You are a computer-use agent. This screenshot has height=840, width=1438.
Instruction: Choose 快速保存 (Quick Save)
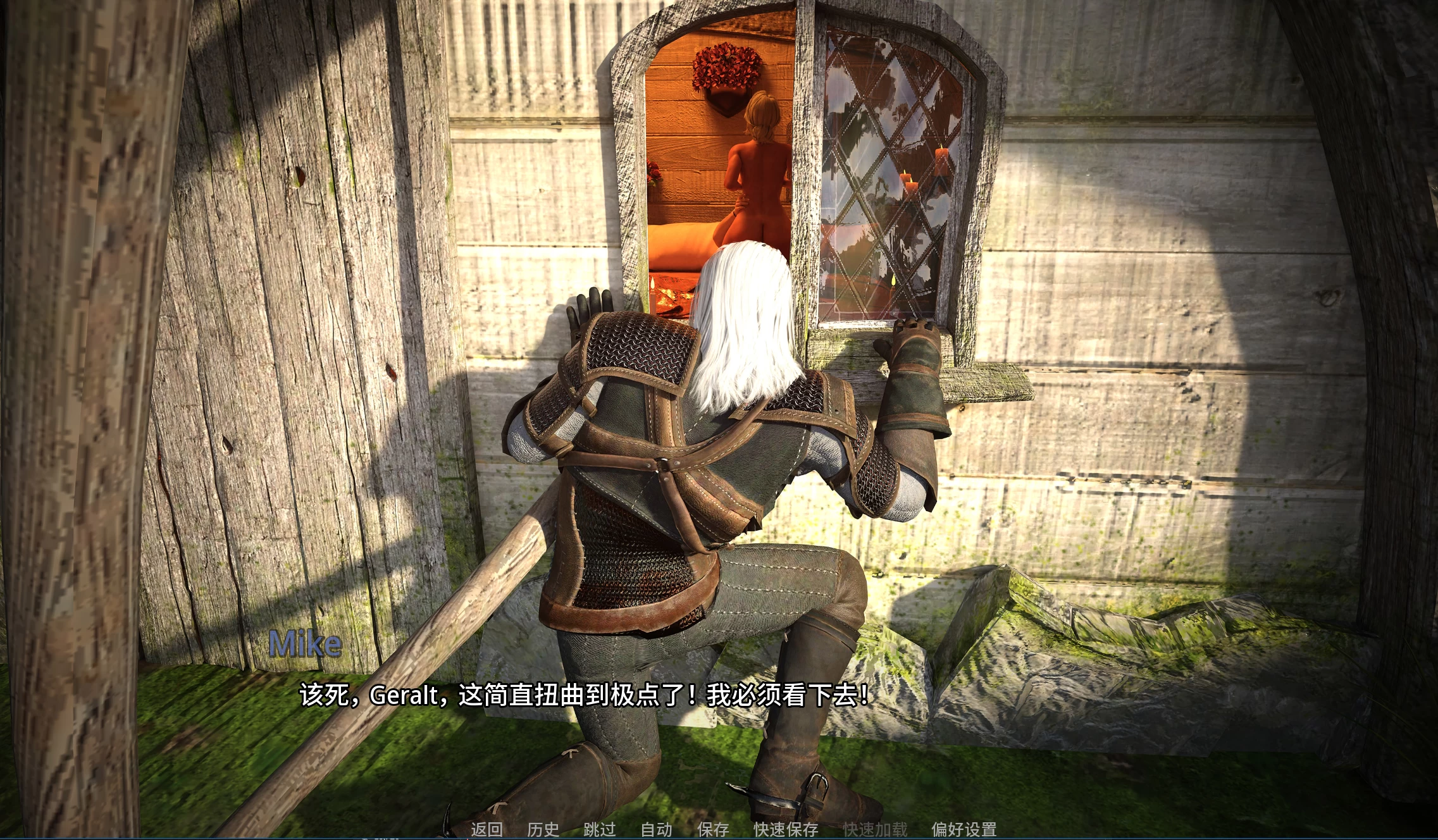pos(786,829)
